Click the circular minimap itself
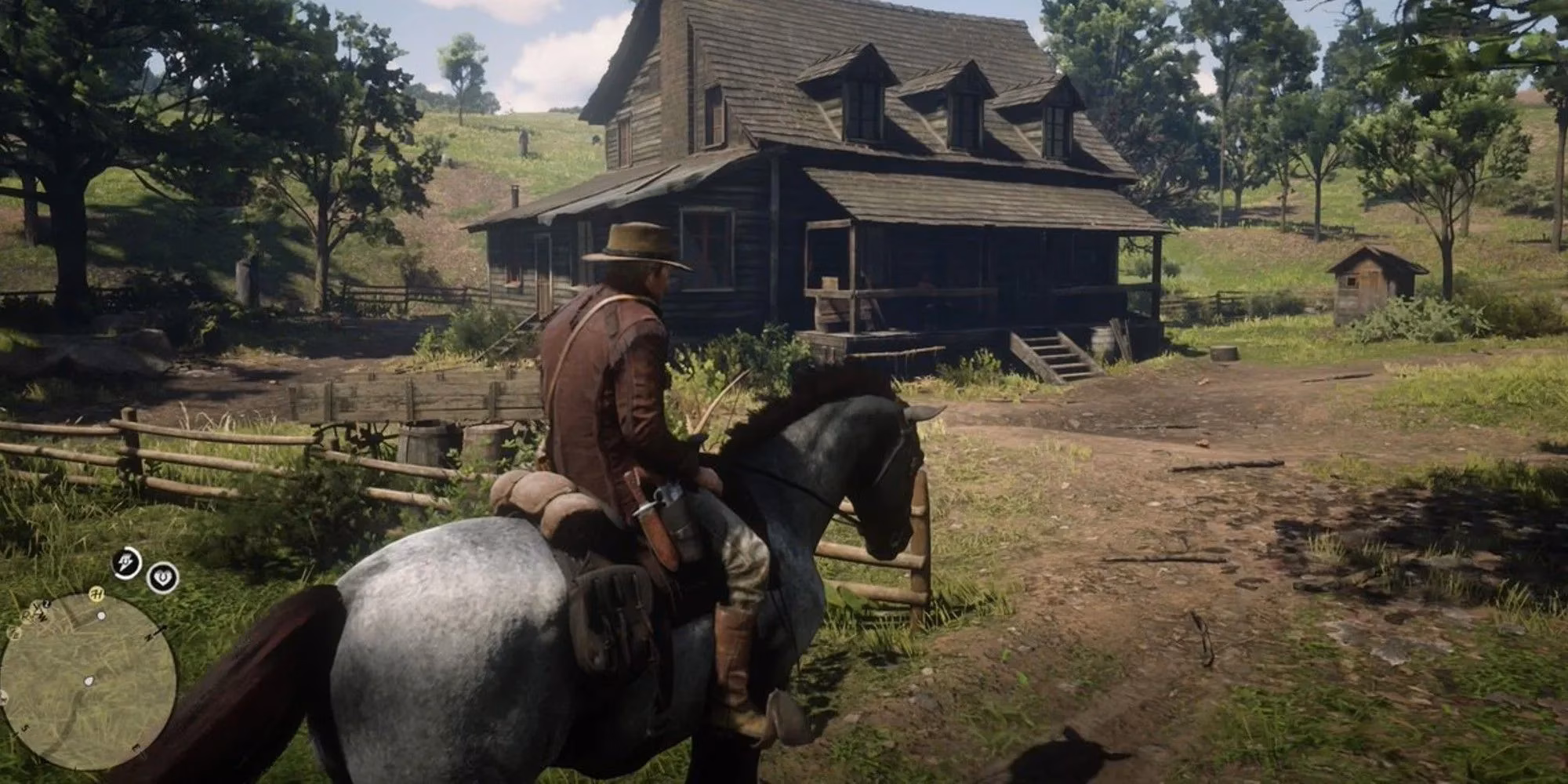Viewport: 1568px width, 784px height. click(86, 682)
